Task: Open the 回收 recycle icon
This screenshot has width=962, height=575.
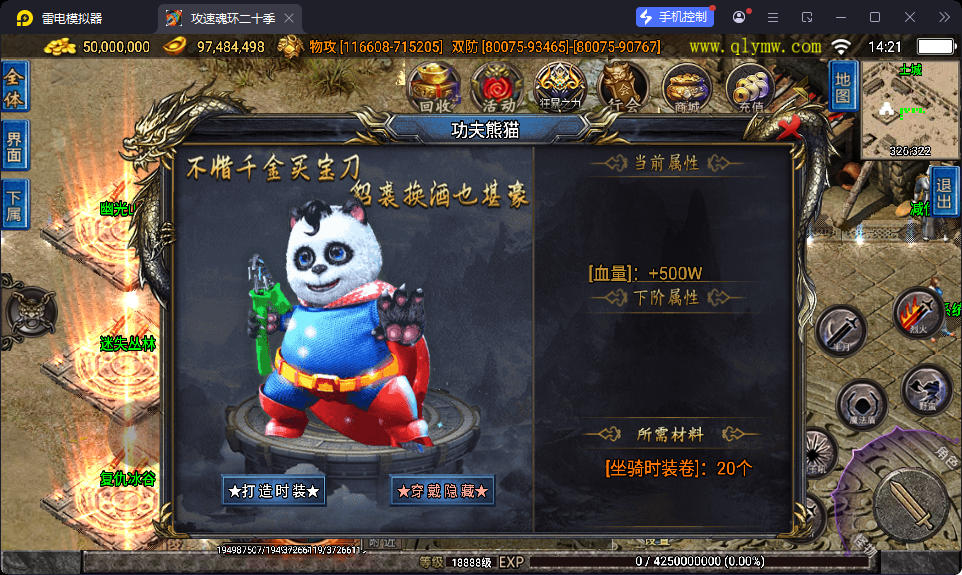Action: click(435, 86)
